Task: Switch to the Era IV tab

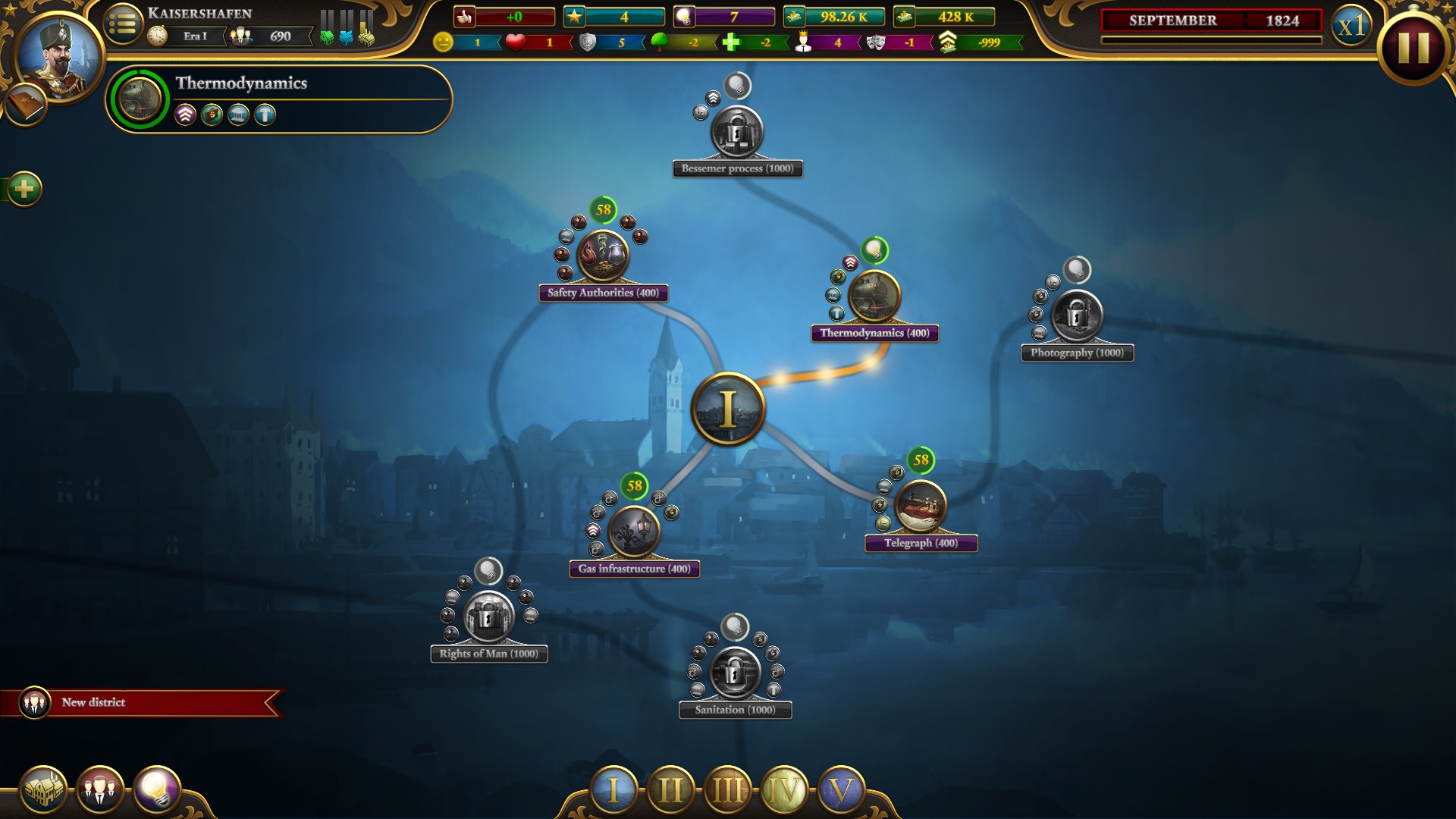Action: click(x=784, y=790)
